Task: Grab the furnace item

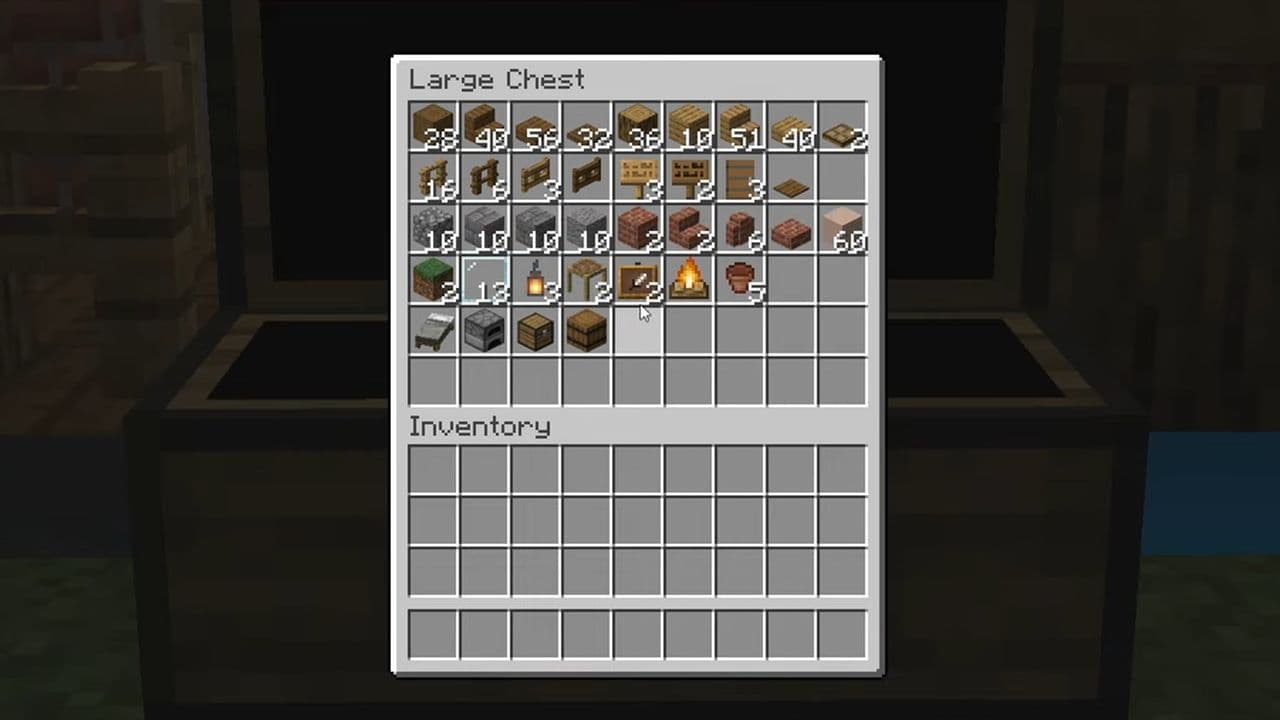Action: [x=484, y=332]
